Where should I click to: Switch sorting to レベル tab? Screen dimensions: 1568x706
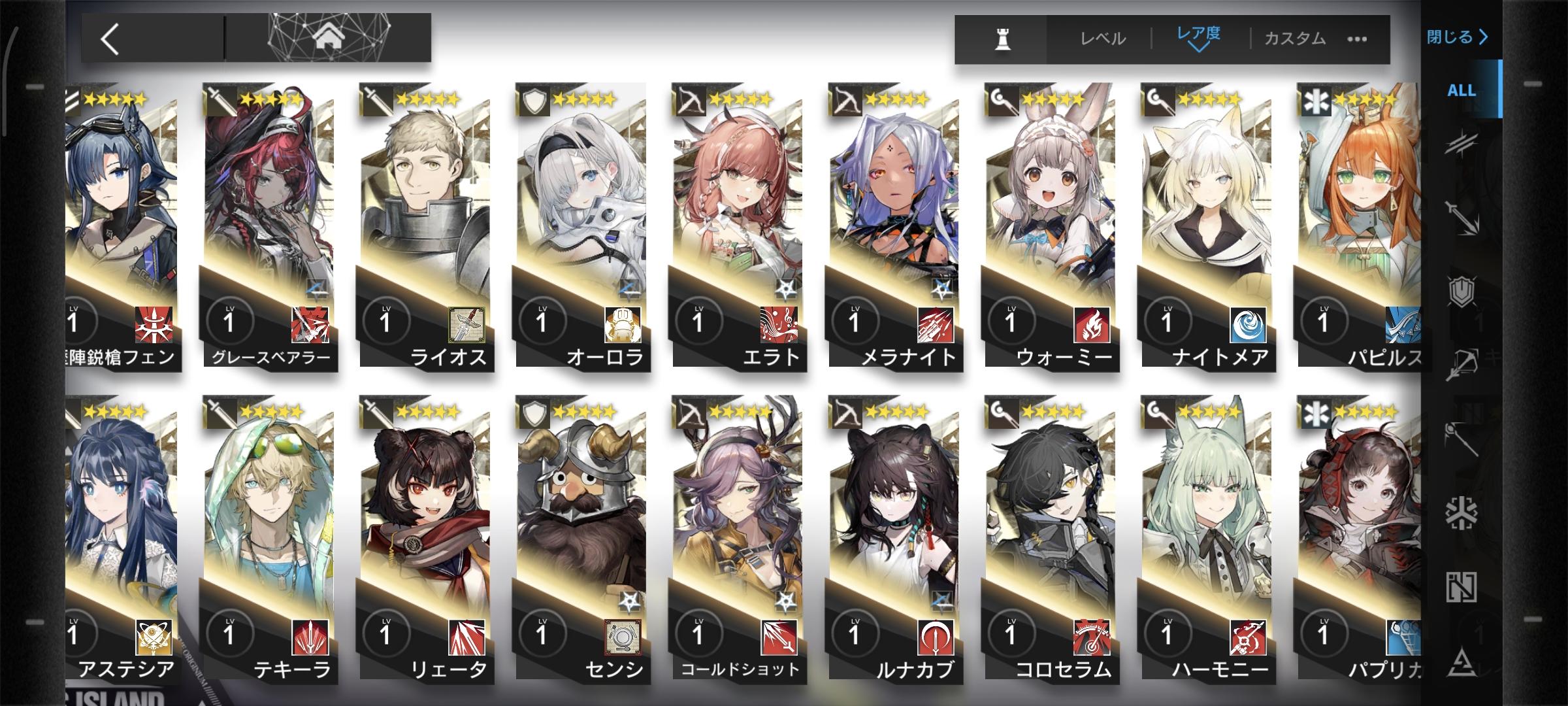(1104, 38)
